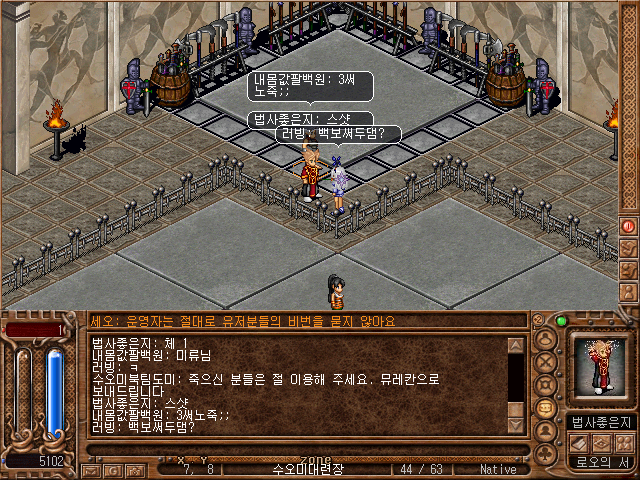The height and width of the screenshot is (480, 640).
Task: Click the topmost head silhouette round button
Action: pyautogui.click(x=546, y=339)
